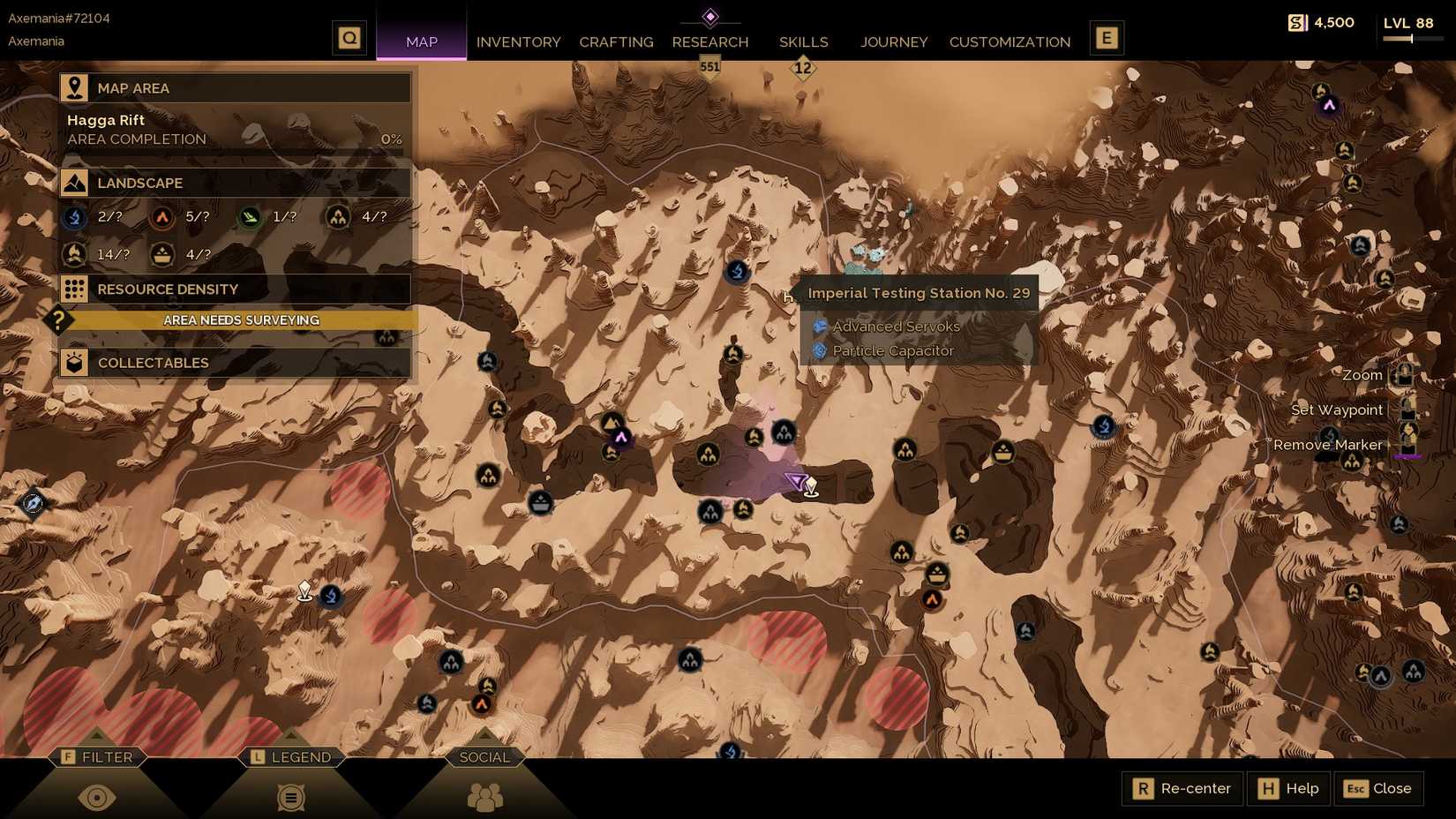
Task: Click the Legend icon at the bottom
Action: click(x=289, y=796)
